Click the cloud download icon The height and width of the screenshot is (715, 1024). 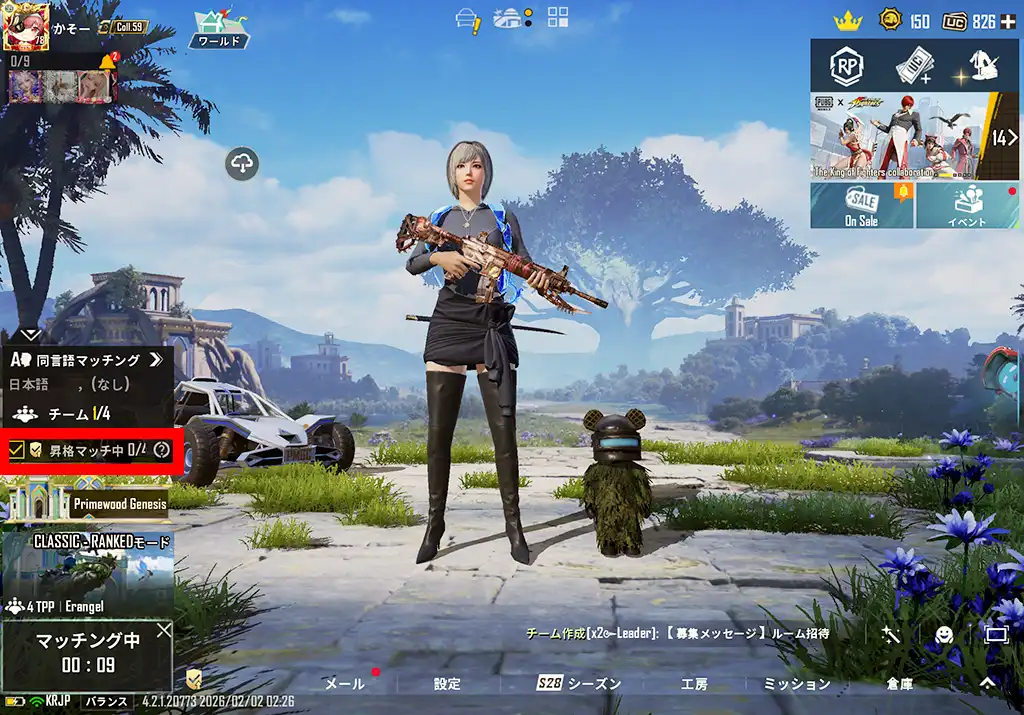pos(243,163)
